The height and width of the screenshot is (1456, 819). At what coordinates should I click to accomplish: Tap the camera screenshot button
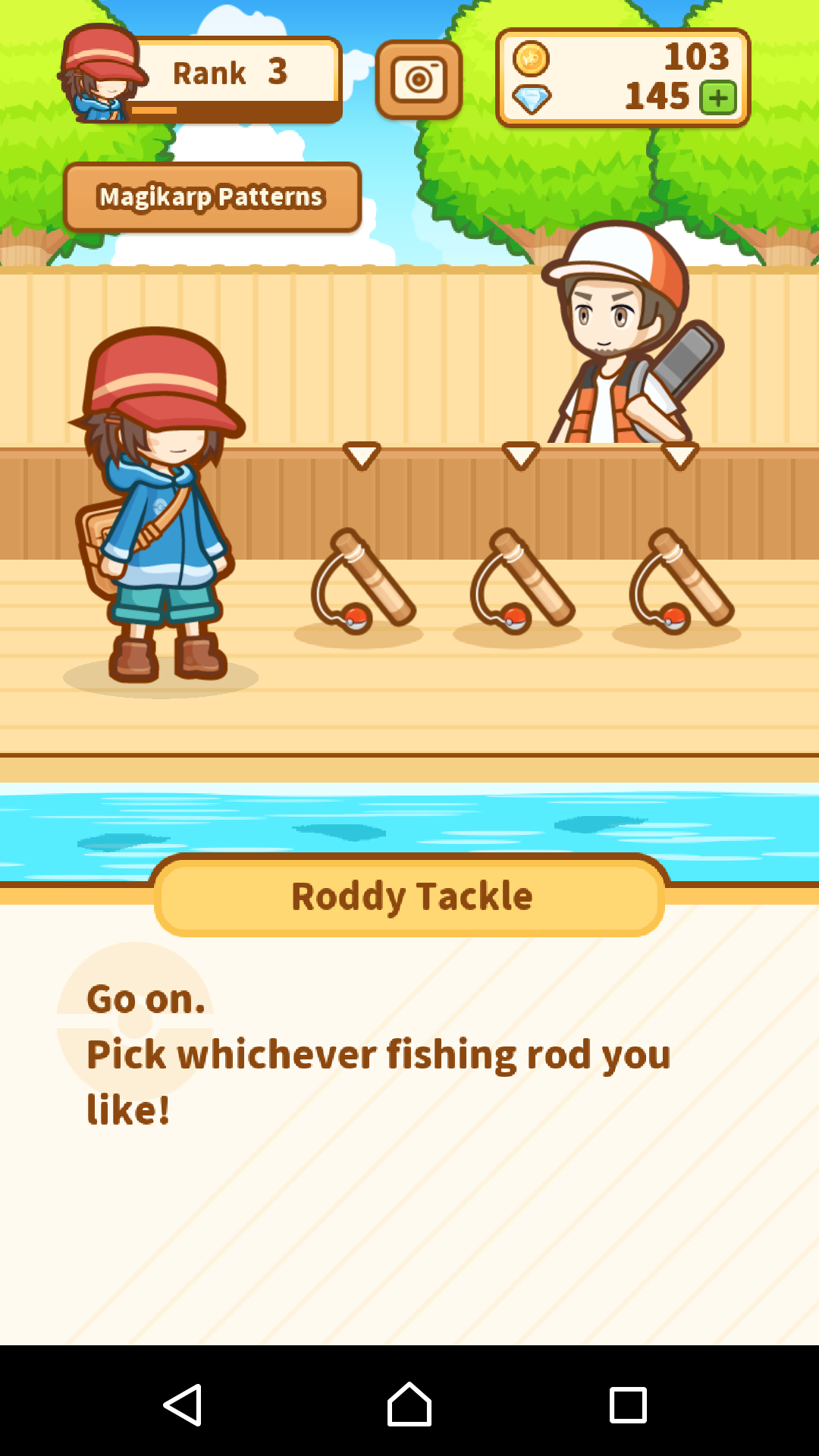pos(419,80)
